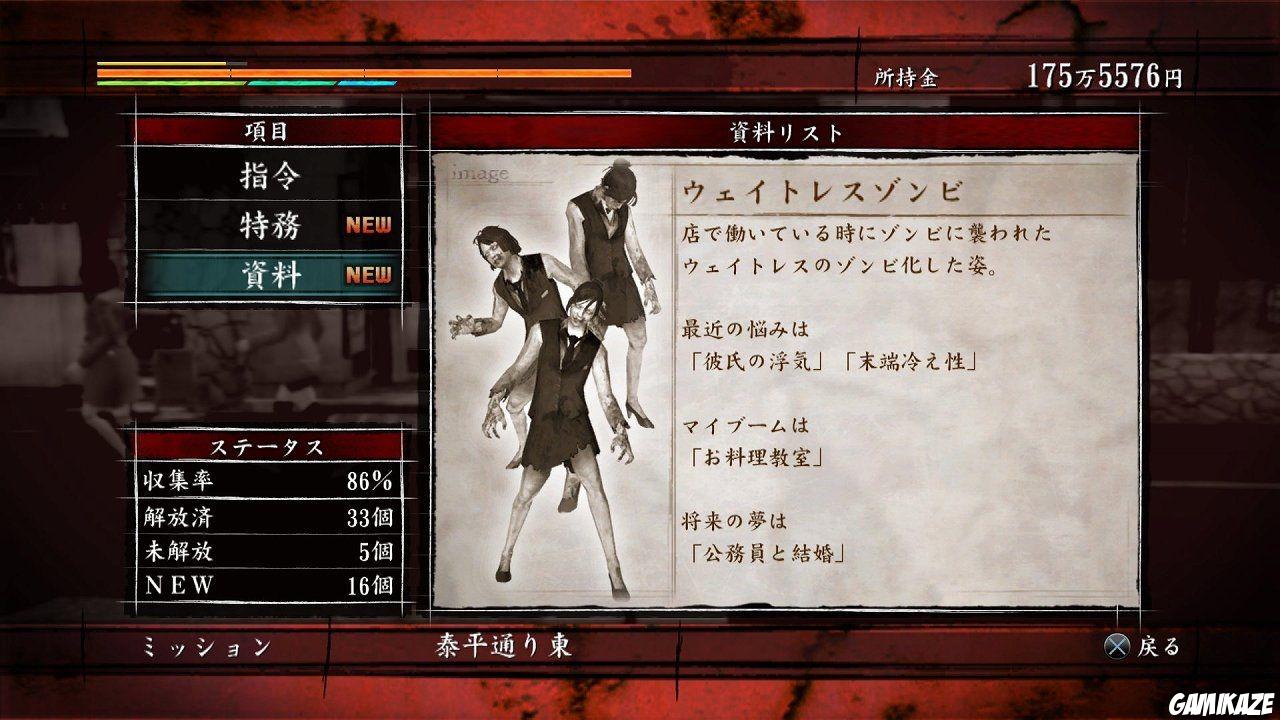Click the 泰平通り東 location name
Screen dimensions: 1280x720
coord(503,646)
